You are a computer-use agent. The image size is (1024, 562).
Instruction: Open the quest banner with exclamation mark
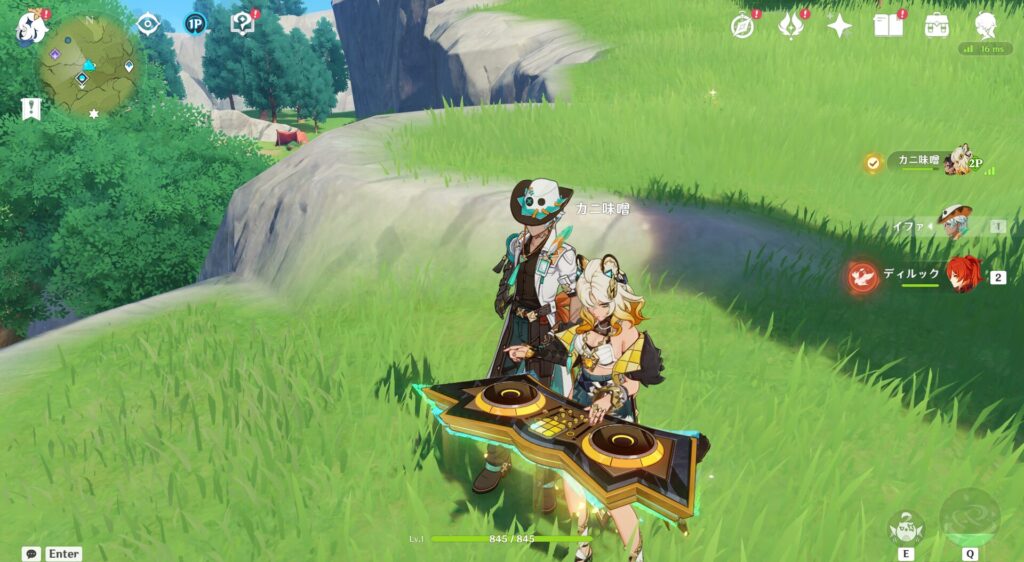pyautogui.click(x=31, y=110)
